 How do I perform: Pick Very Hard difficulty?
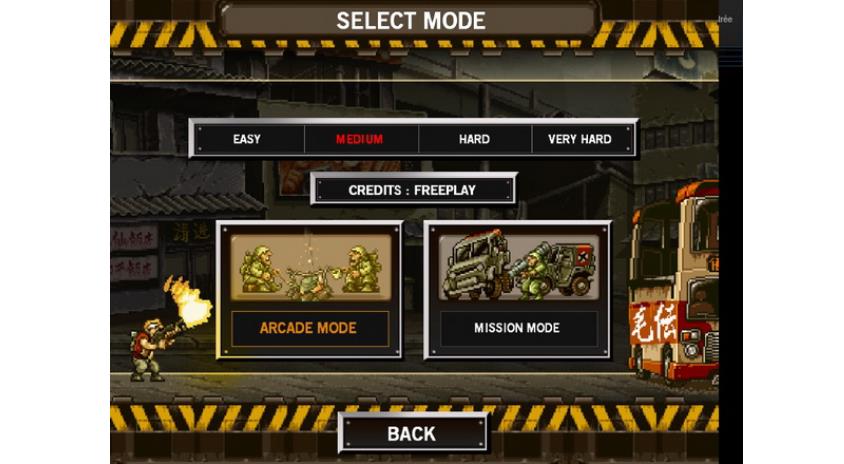tap(580, 139)
